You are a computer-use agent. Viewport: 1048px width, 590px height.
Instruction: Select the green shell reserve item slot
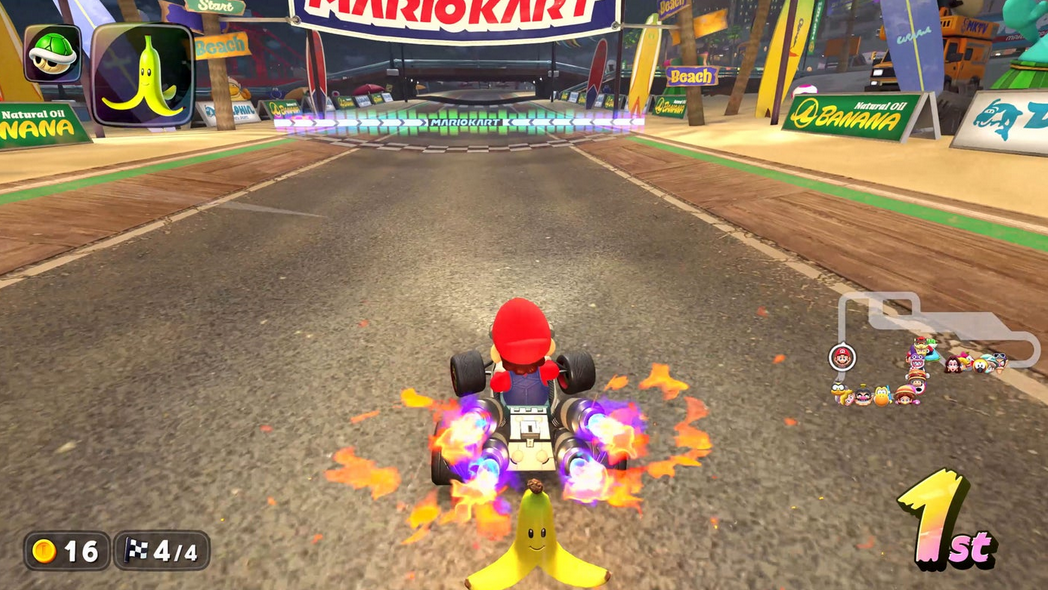pyautogui.click(x=52, y=53)
